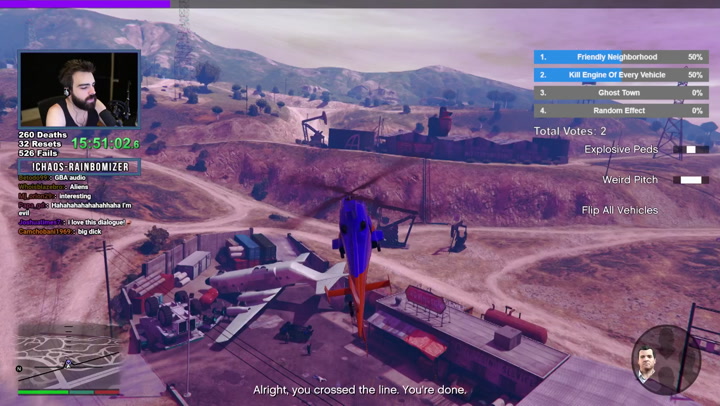Choose the Ghost Town vote option
This screenshot has width=720, height=406.
point(619,93)
